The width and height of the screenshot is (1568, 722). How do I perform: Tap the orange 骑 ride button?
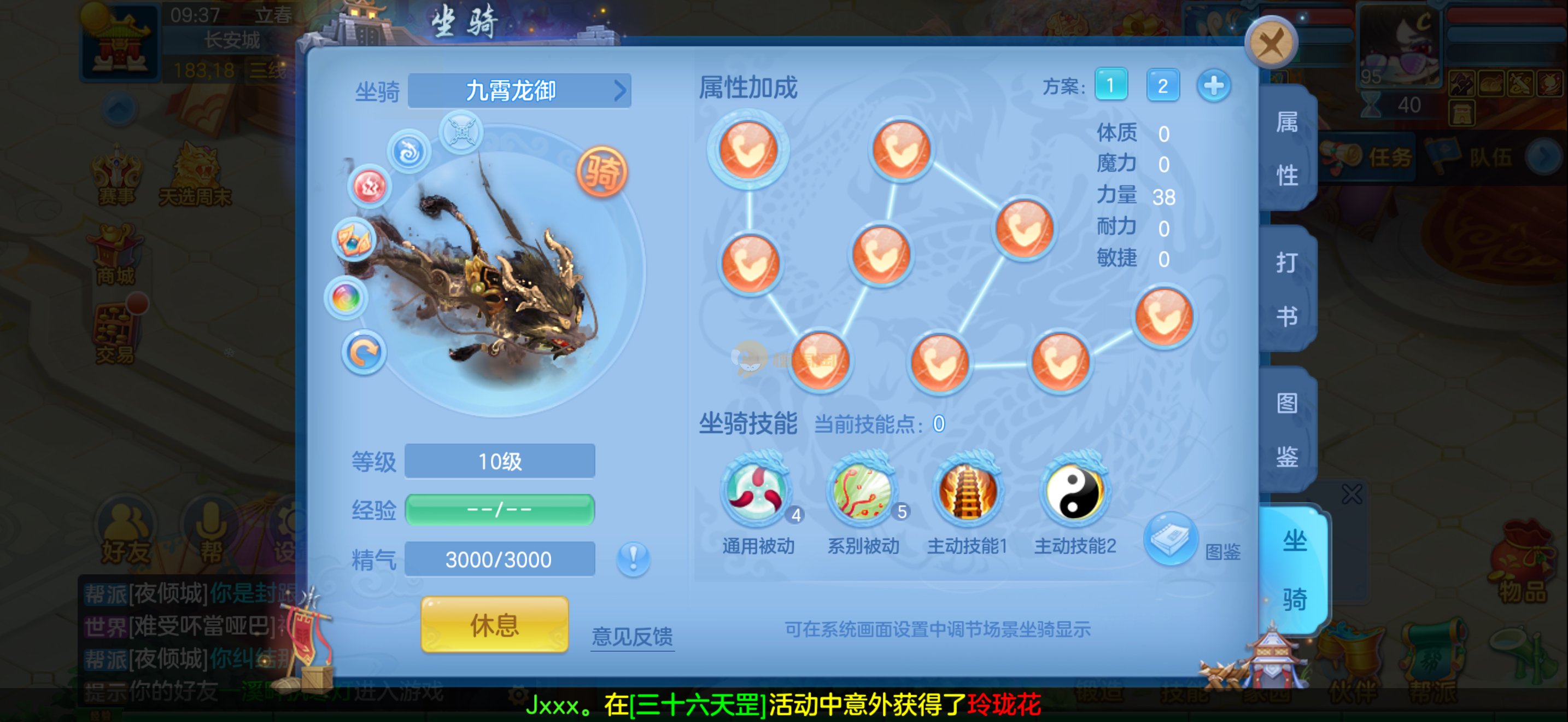(x=601, y=172)
